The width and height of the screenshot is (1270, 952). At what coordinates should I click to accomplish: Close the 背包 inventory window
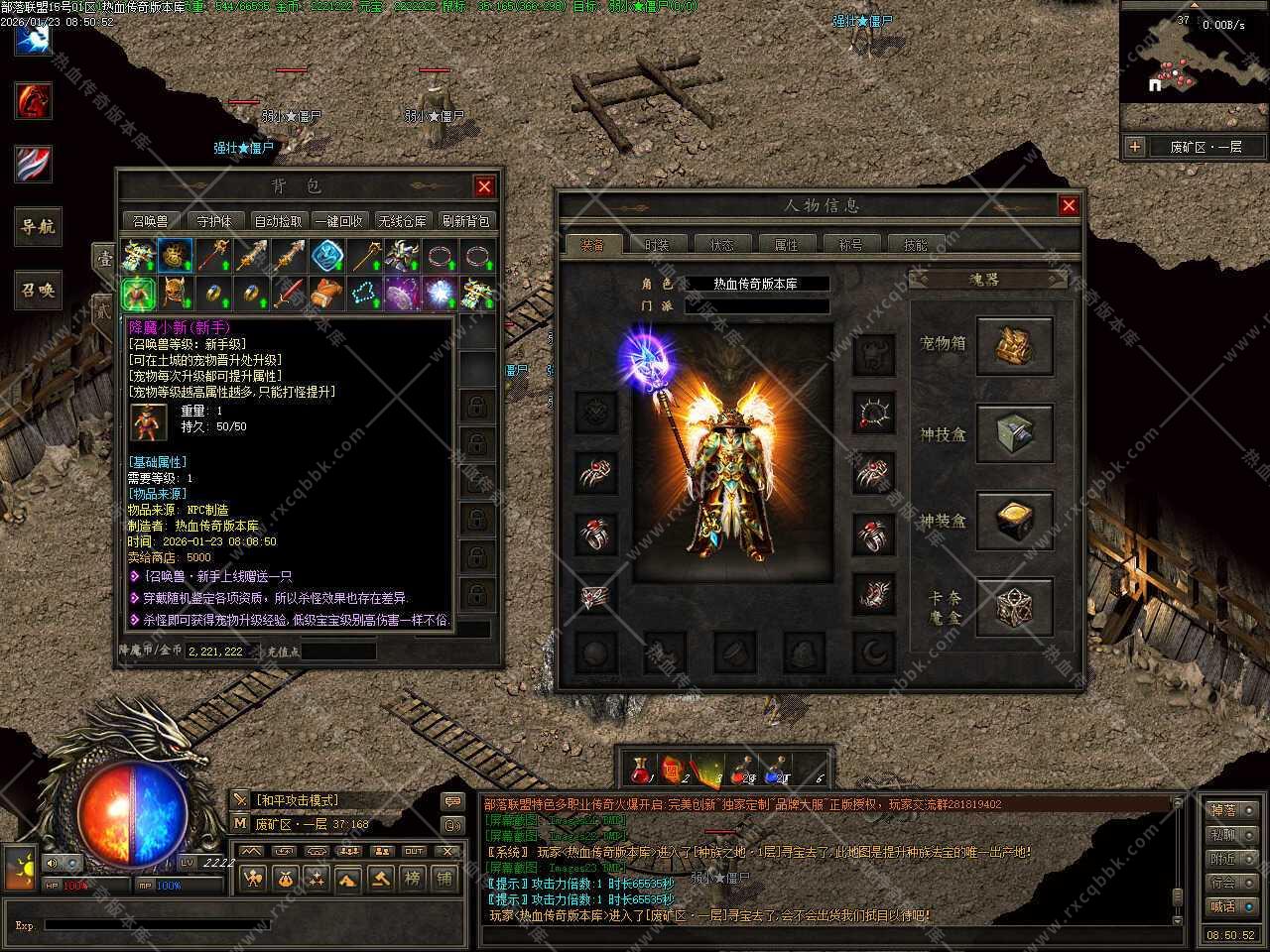(x=484, y=186)
